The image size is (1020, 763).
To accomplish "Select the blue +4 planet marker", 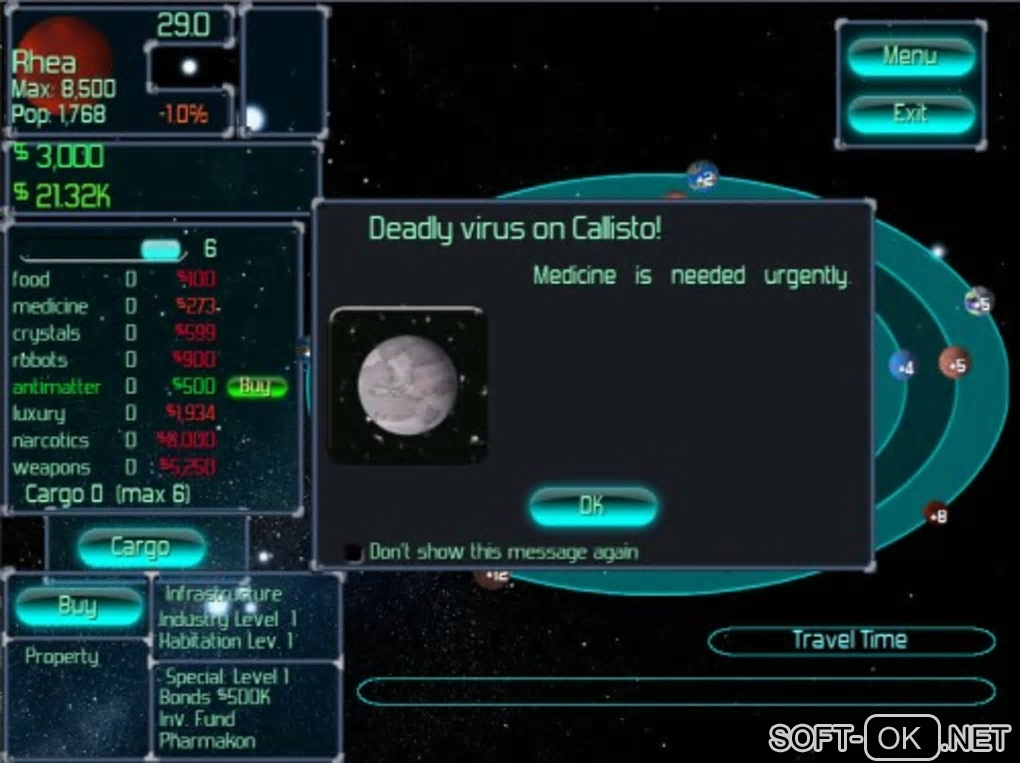I will coord(903,366).
